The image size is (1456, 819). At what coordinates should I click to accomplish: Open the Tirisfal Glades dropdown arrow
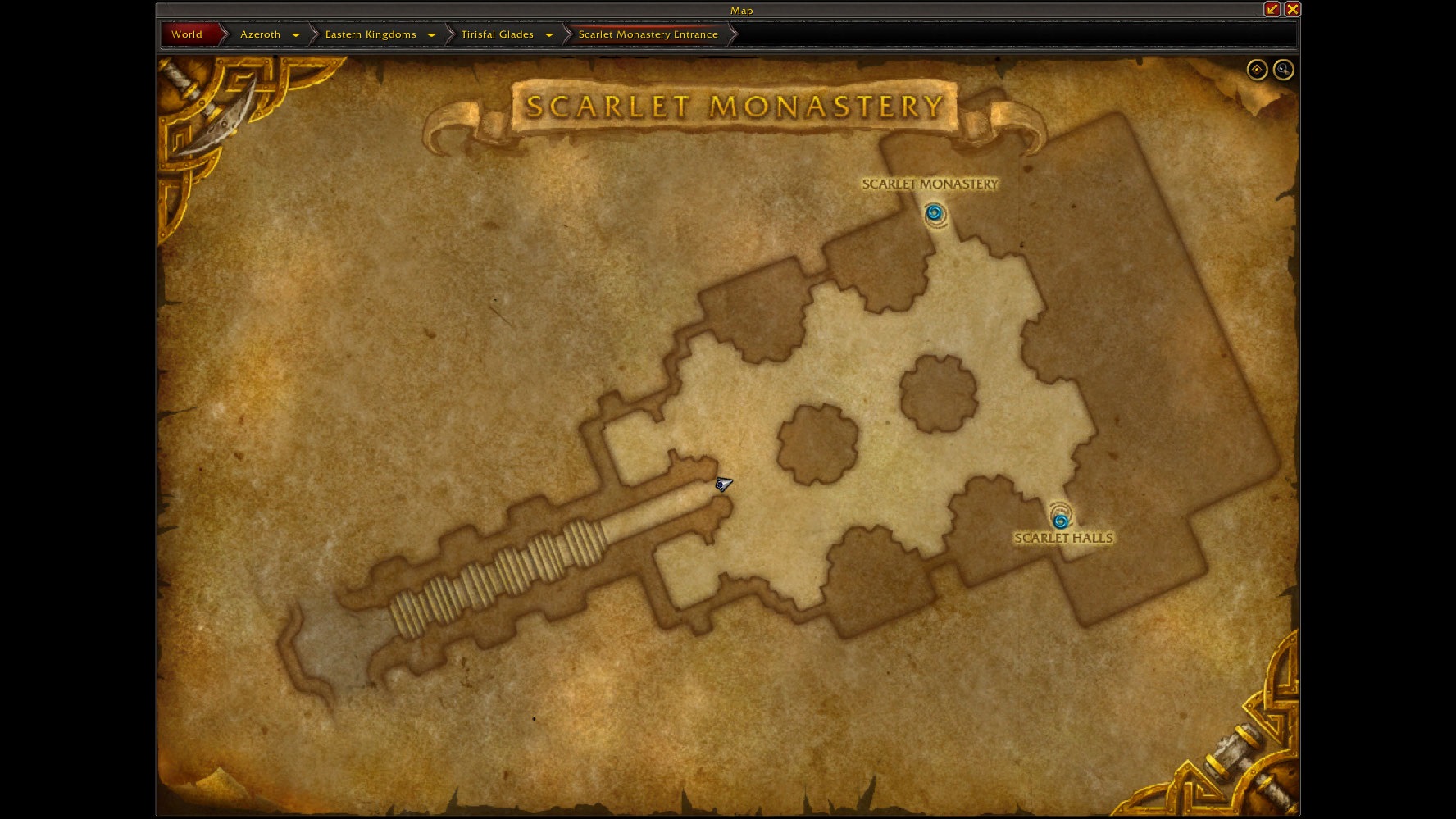(x=549, y=34)
